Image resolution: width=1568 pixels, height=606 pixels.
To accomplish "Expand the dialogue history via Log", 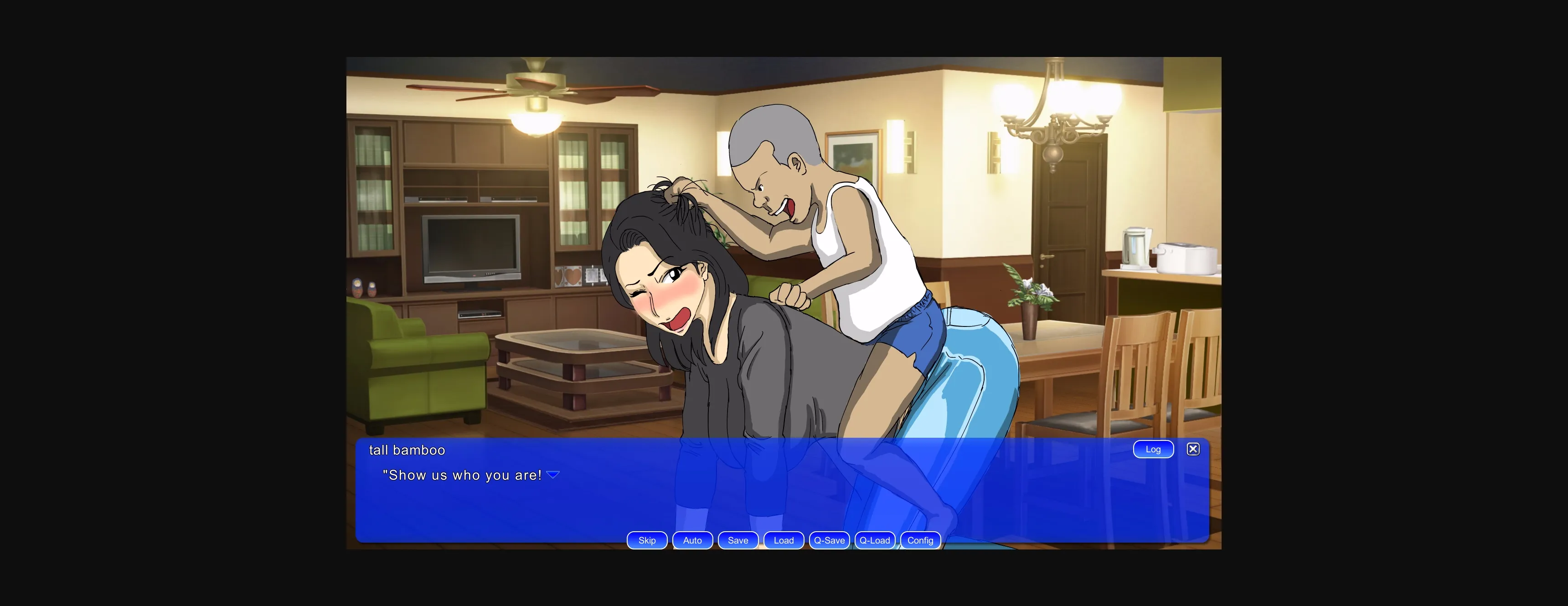I will tap(1153, 449).
